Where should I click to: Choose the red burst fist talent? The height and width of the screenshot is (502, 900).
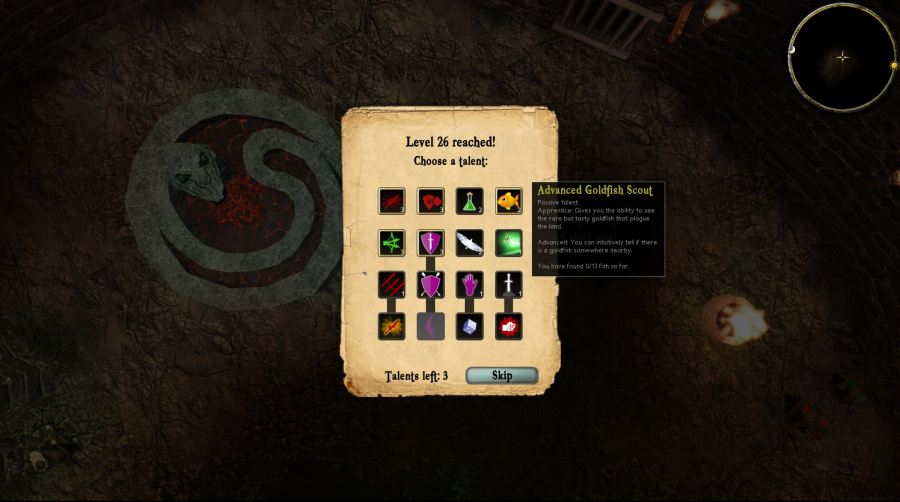pyautogui.click(x=509, y=326)
